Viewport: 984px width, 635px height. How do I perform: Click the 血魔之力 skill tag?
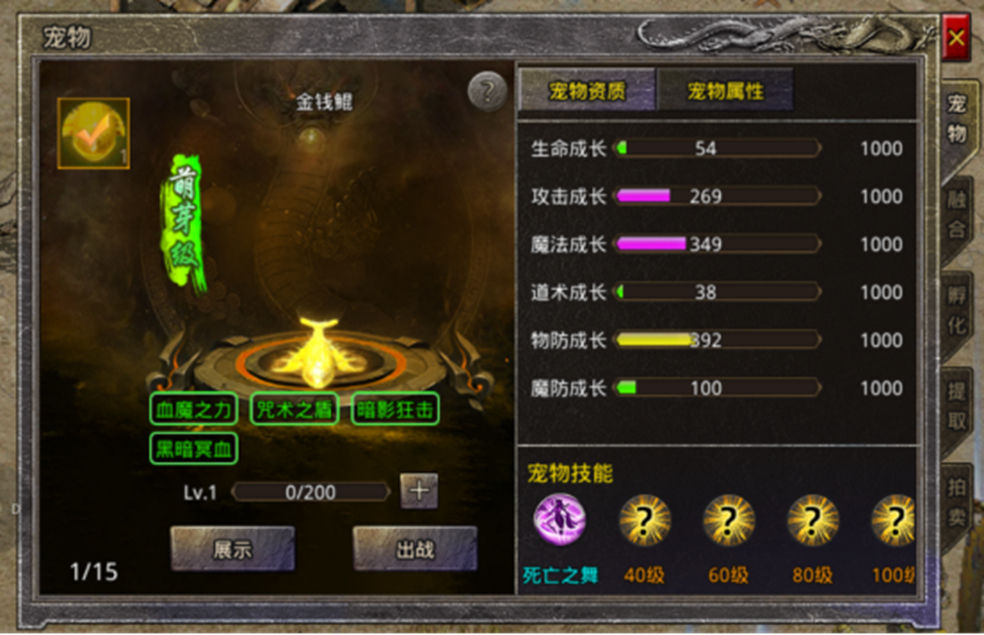(193, 409)
